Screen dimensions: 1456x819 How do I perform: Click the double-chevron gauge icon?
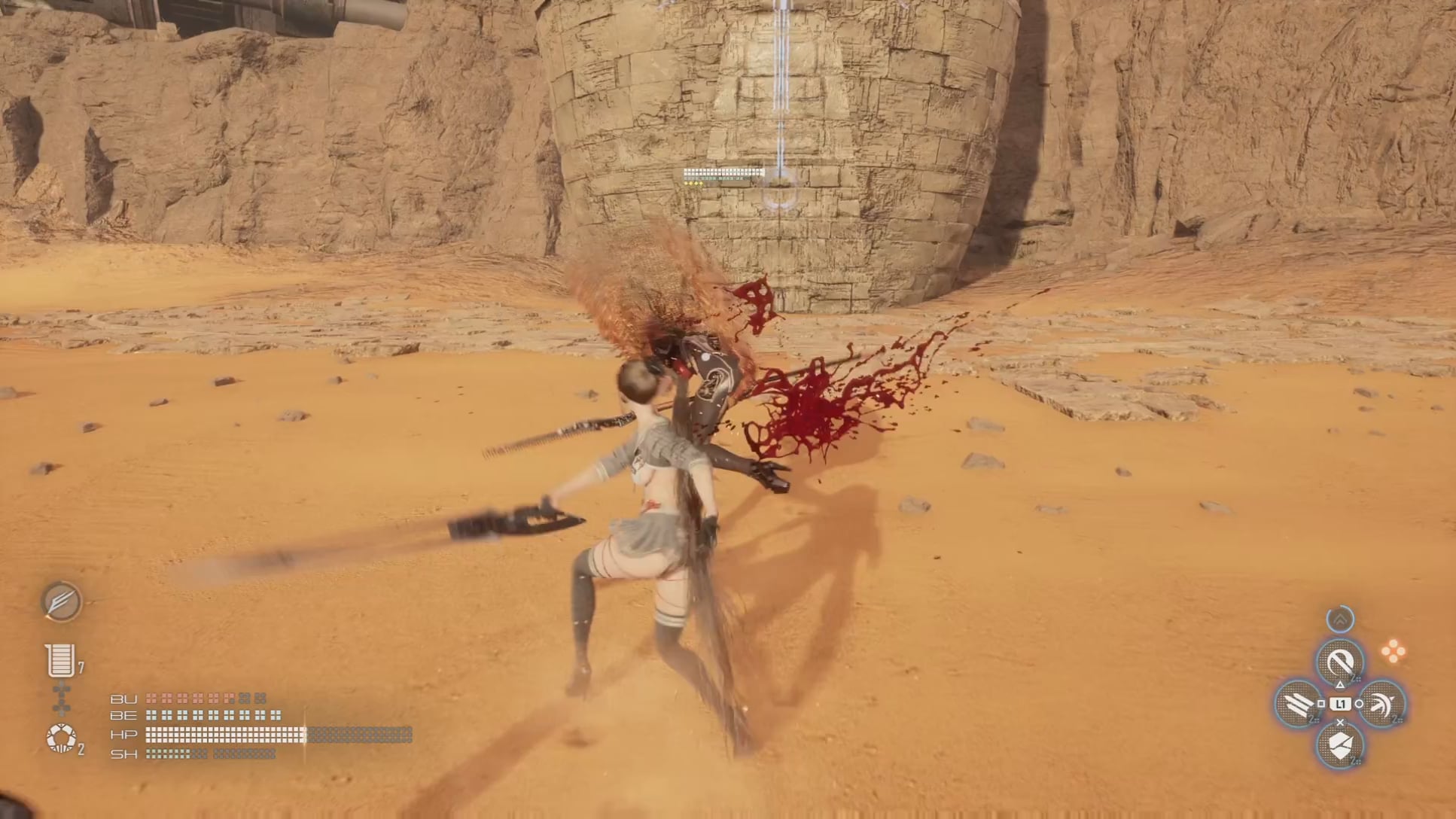click(1340, 620)
